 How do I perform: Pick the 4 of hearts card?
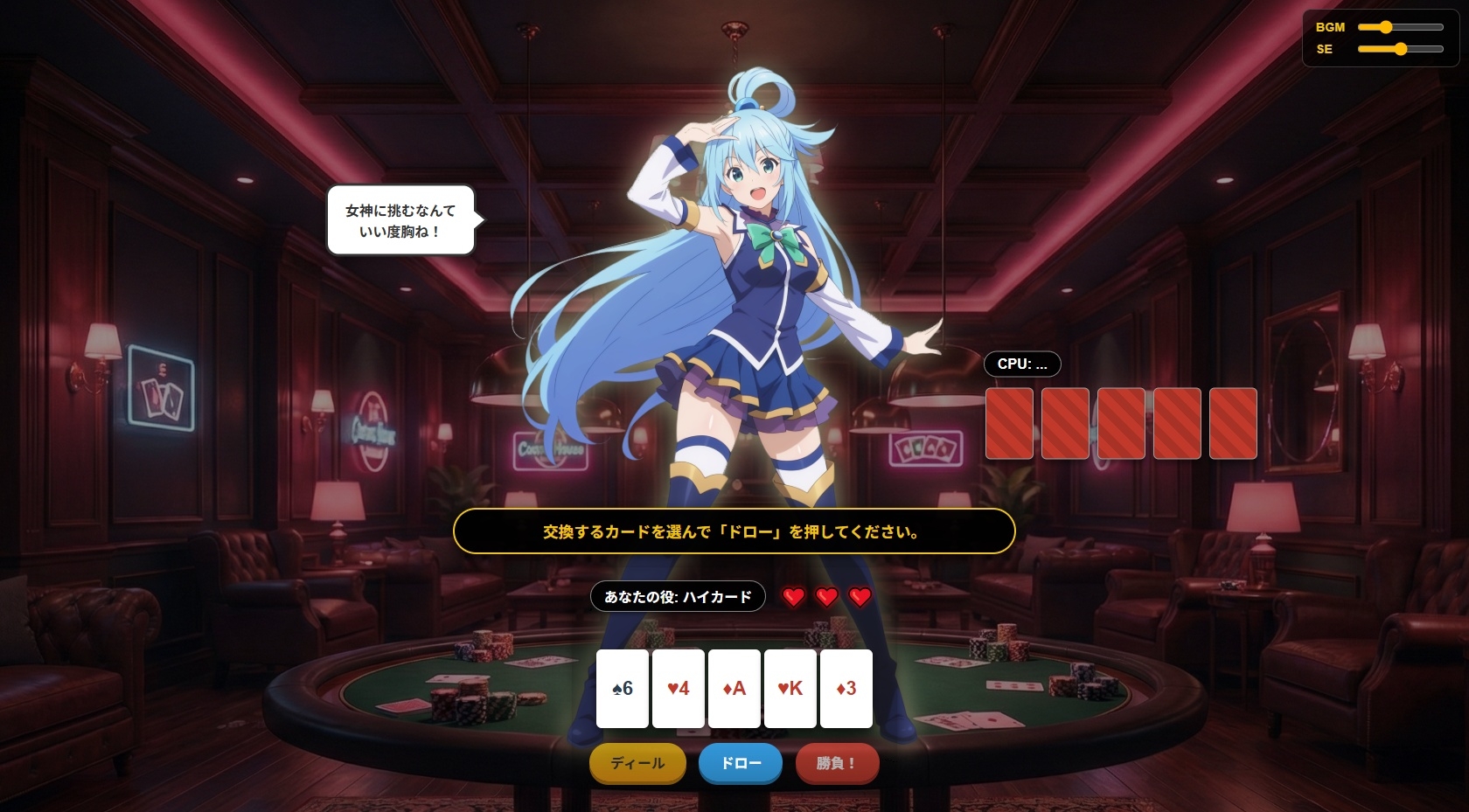(x=679, y=689)
